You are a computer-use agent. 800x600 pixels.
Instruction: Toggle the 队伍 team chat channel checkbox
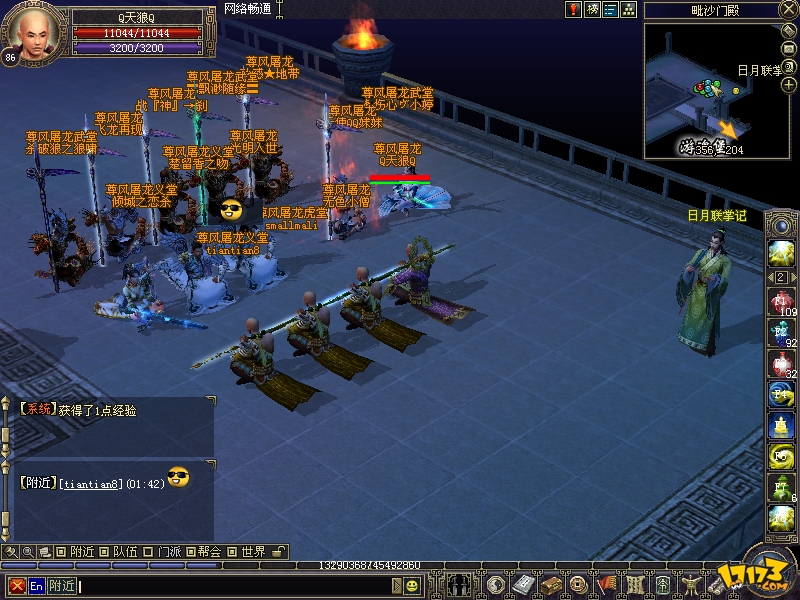pyautogui.click(x=102, y=551)
